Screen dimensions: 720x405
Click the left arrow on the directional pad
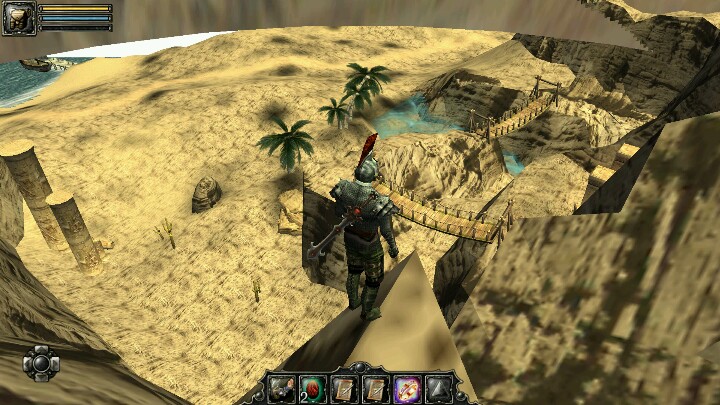pyautogui.click(x=29, y=362)
